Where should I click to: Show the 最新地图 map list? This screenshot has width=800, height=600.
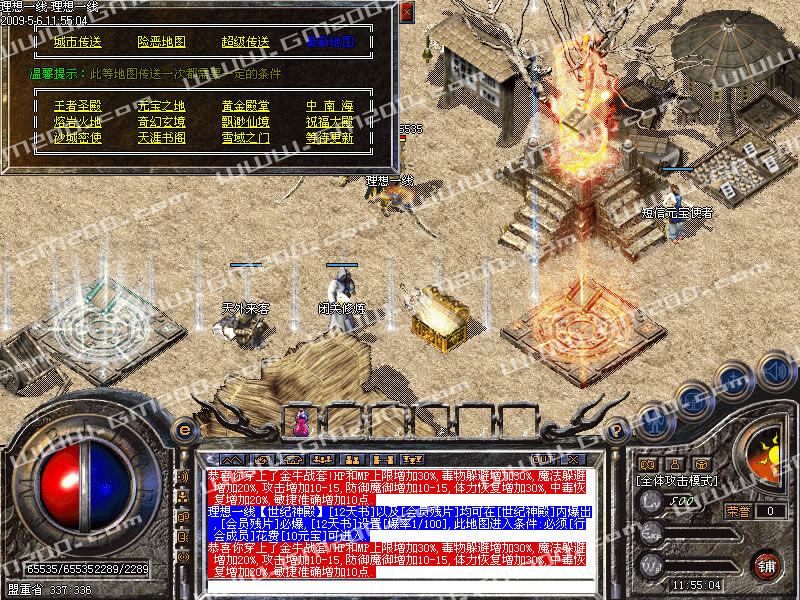coord(329,42)
